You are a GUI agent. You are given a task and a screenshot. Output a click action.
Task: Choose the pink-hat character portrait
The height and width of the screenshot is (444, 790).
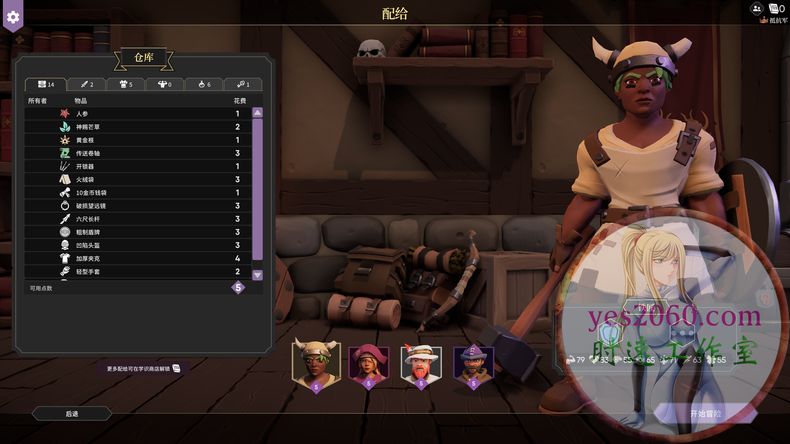point(369,363)
